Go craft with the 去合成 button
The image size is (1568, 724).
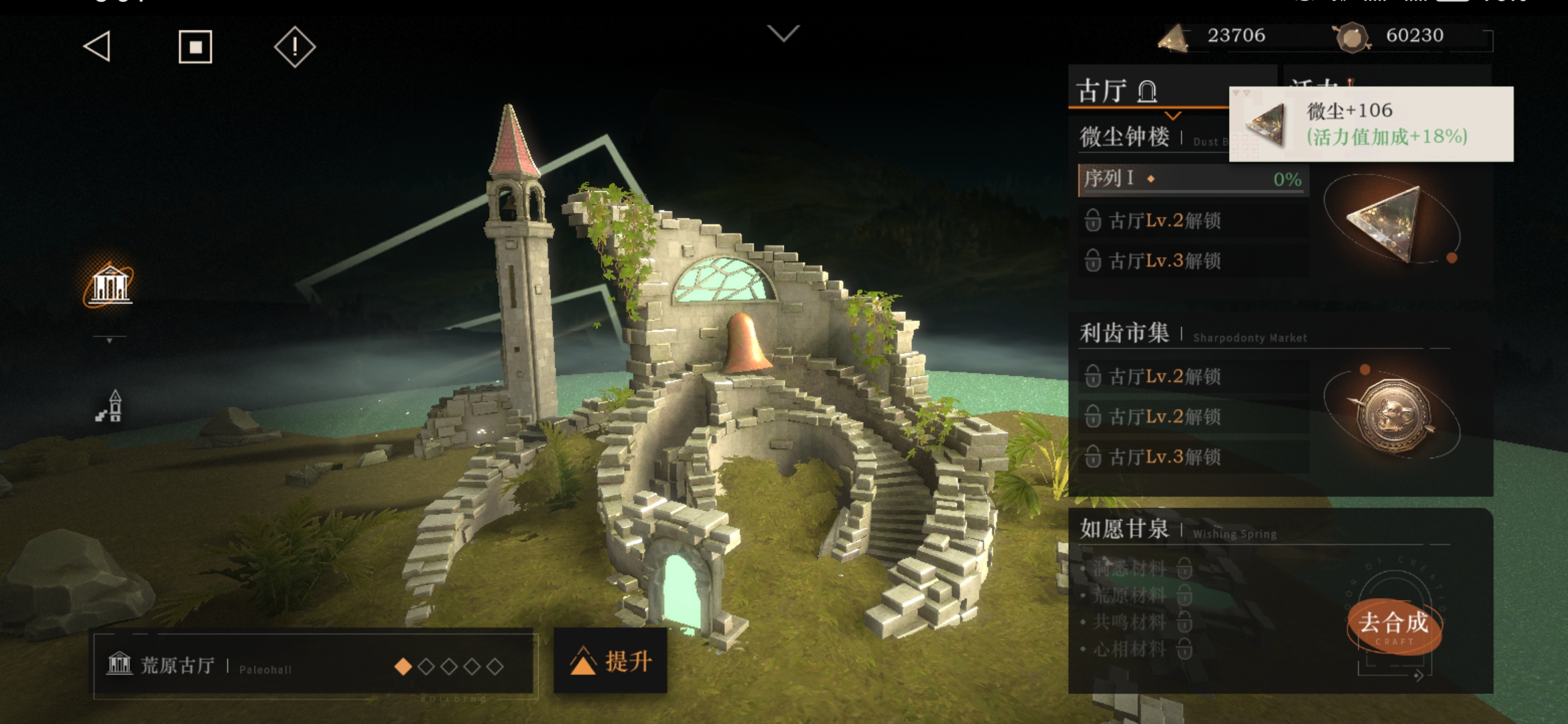point(1394,625)
